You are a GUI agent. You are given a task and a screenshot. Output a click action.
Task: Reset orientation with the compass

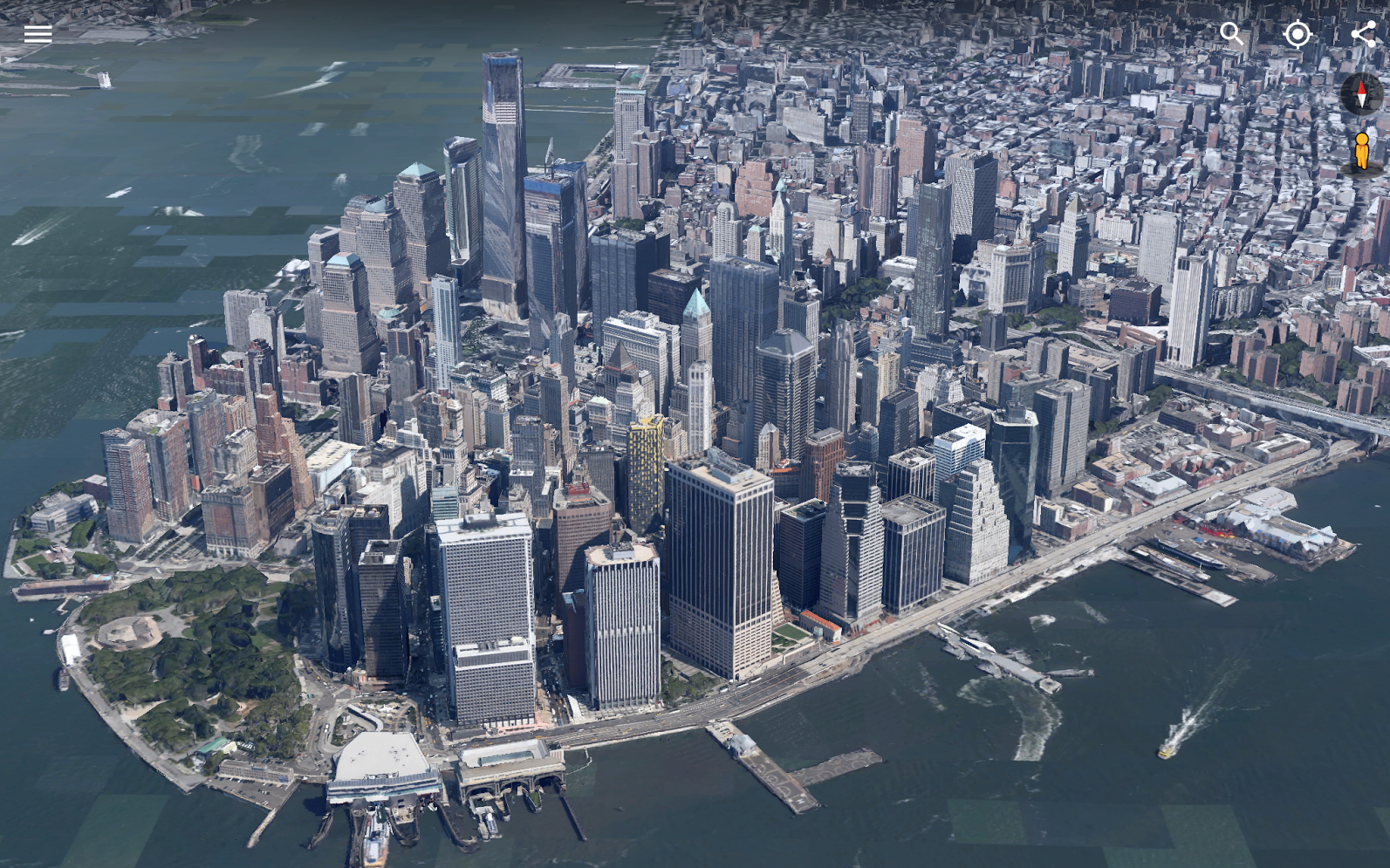pyautogui.click(x=1360, y=92)
